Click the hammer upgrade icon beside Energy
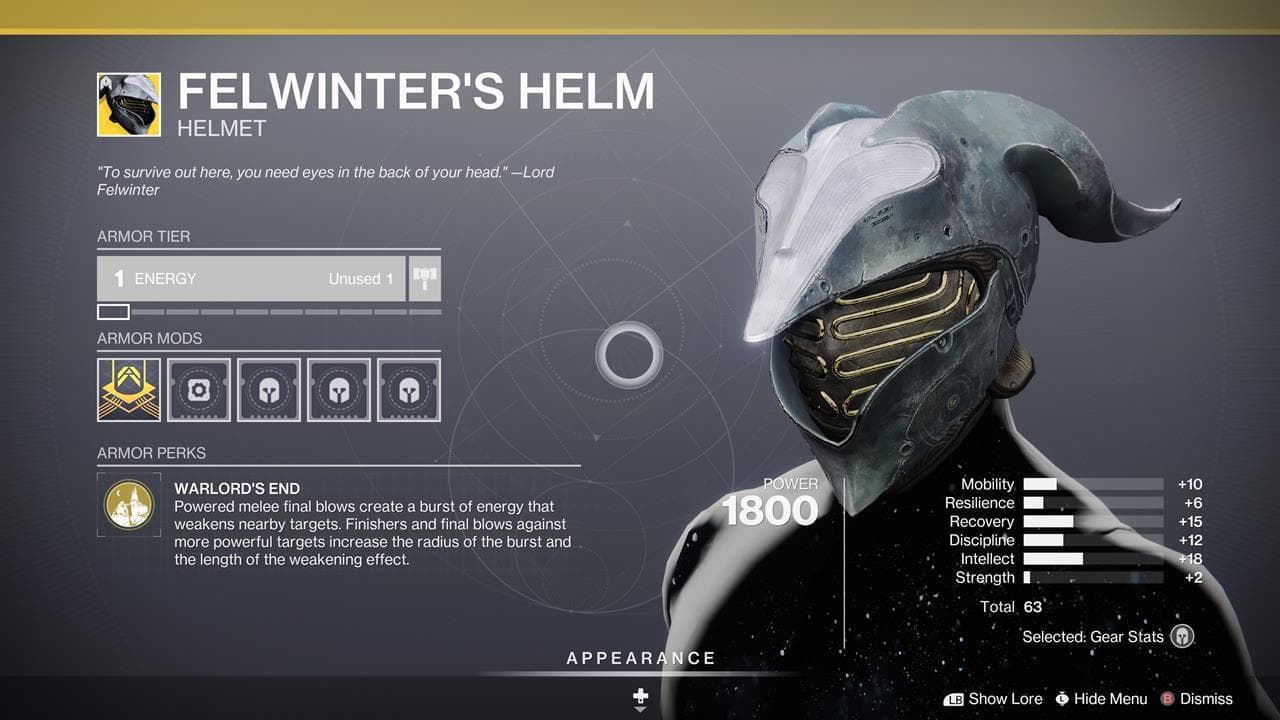The width and height of the screenshot is (1280, 720). (x=425, y=279)
